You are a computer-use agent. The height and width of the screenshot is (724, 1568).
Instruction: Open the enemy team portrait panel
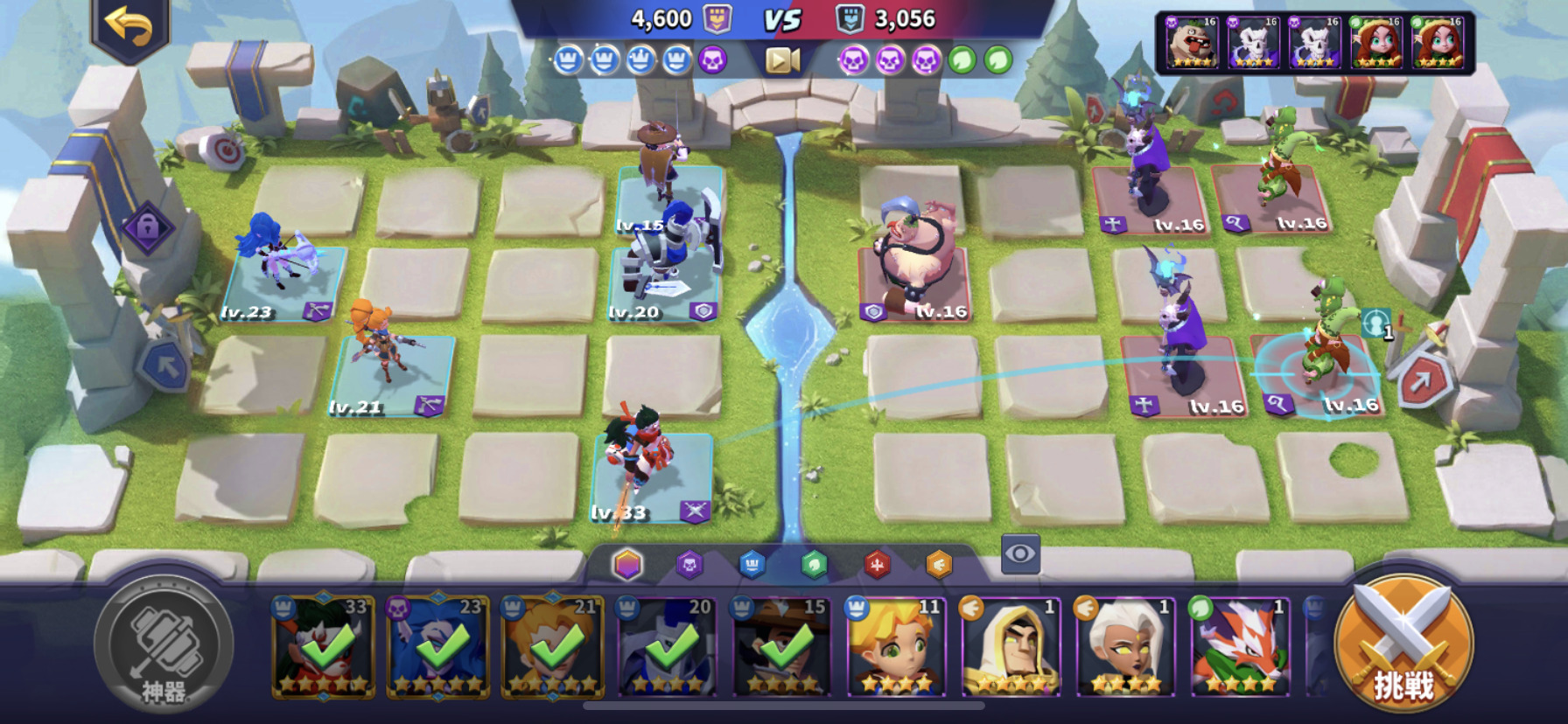1315,42
